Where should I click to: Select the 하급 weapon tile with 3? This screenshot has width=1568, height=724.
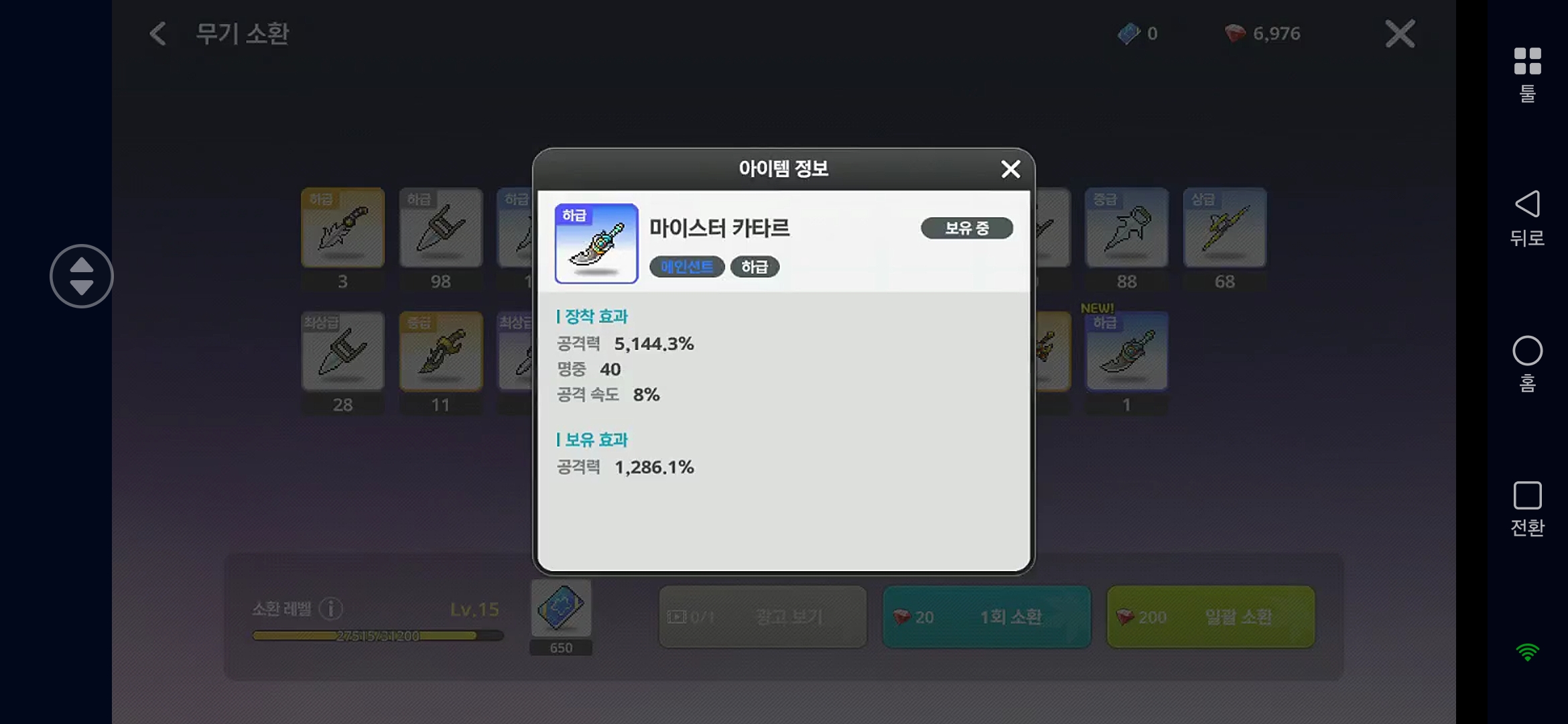[342, 228]
